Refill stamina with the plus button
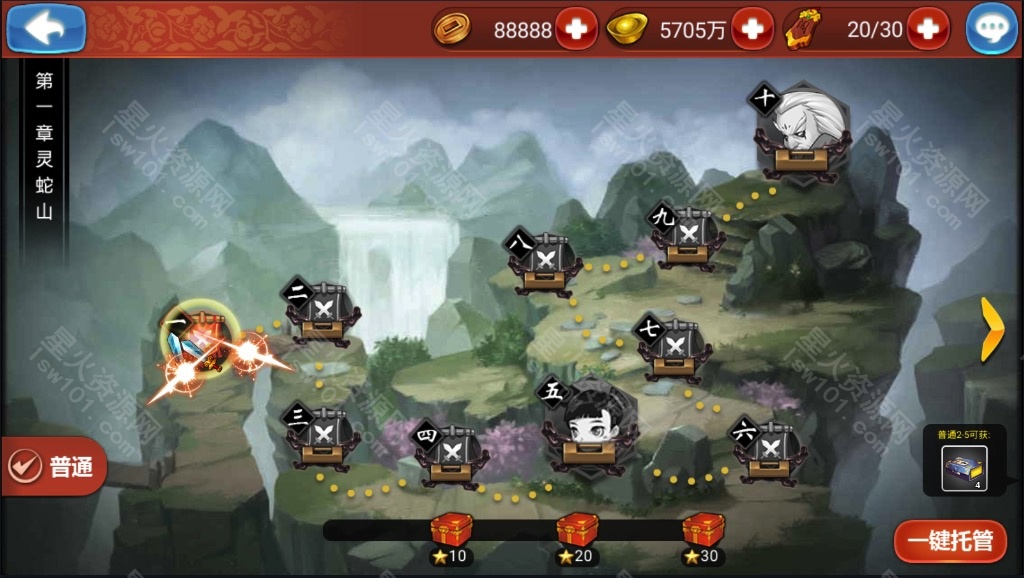1024x578 pixels. coord(928,29)
